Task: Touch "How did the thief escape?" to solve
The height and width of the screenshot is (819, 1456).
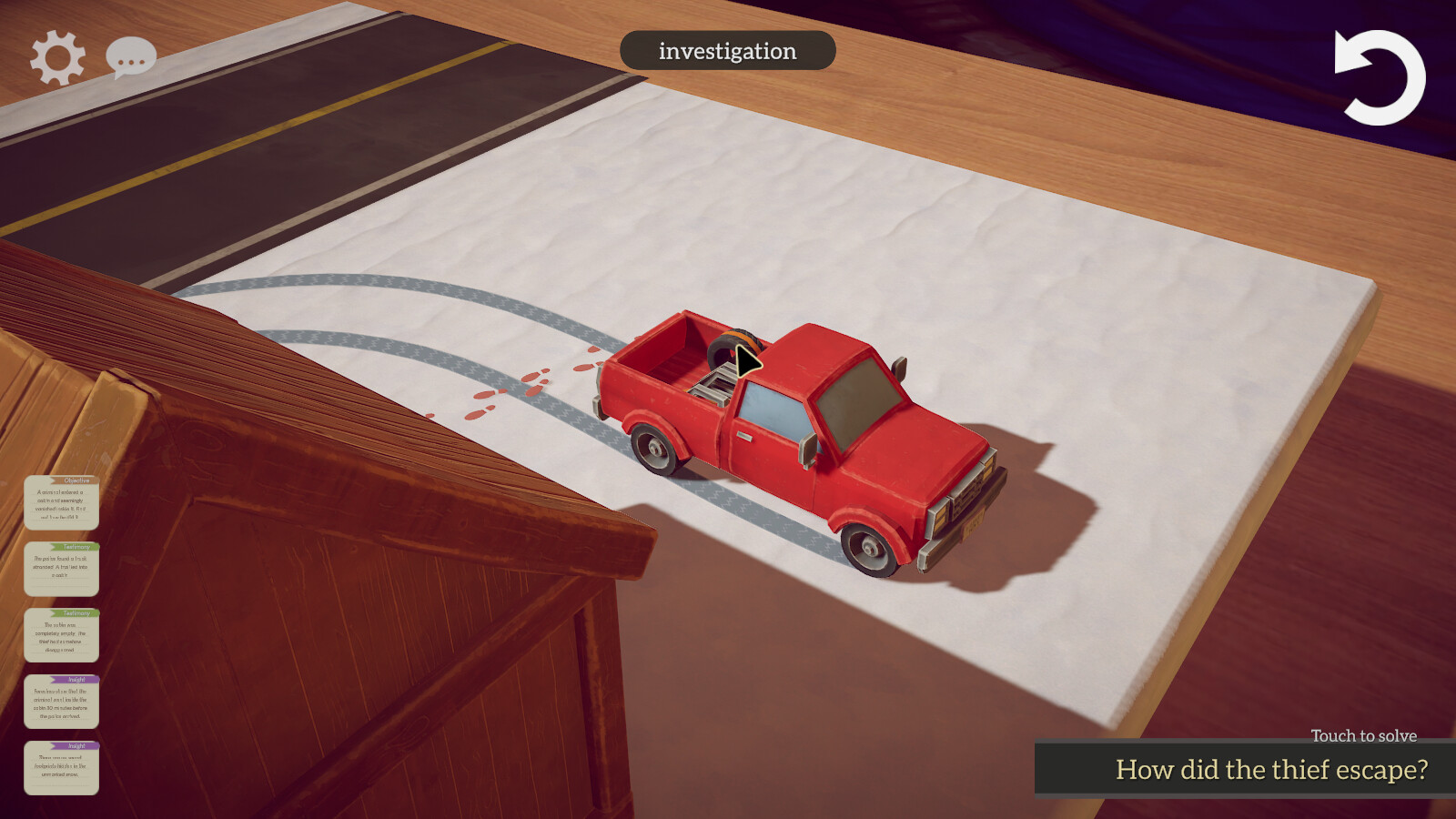Action: [x=1270, y=771]
